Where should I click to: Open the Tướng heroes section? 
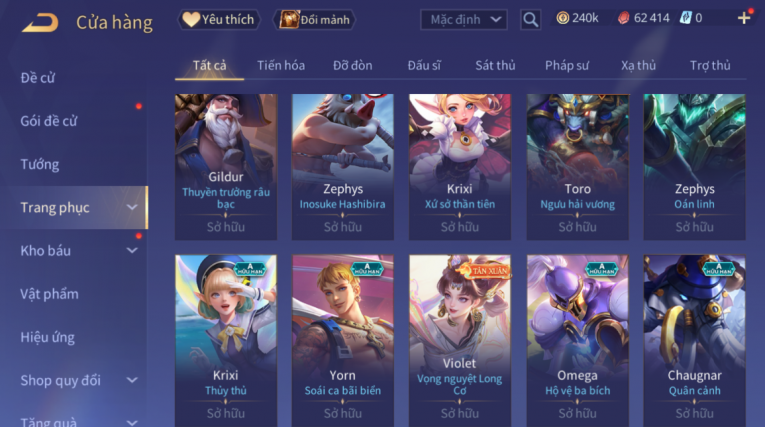click(40, 164)
